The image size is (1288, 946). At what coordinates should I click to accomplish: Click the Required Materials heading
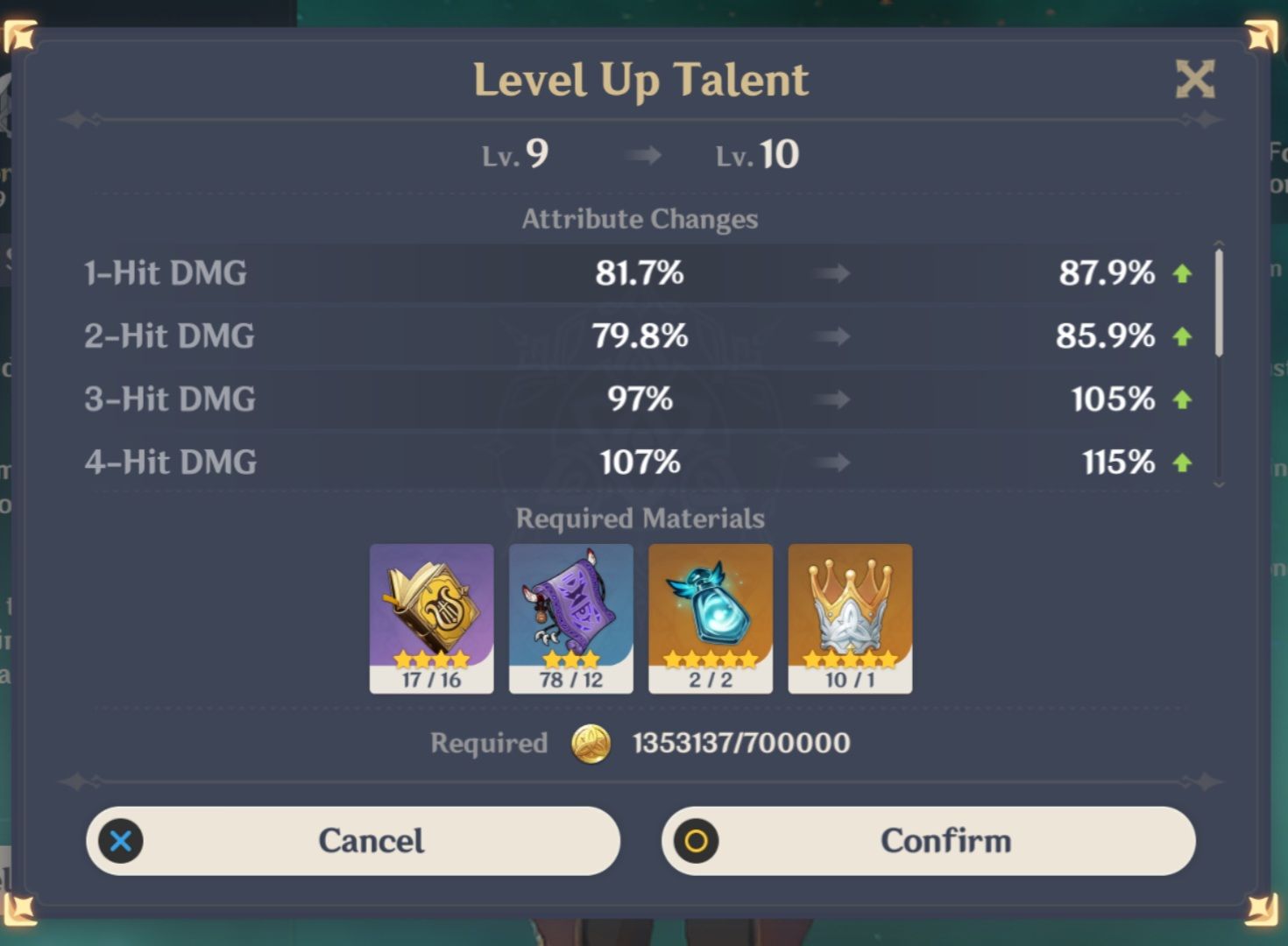[x=640, y=518]
